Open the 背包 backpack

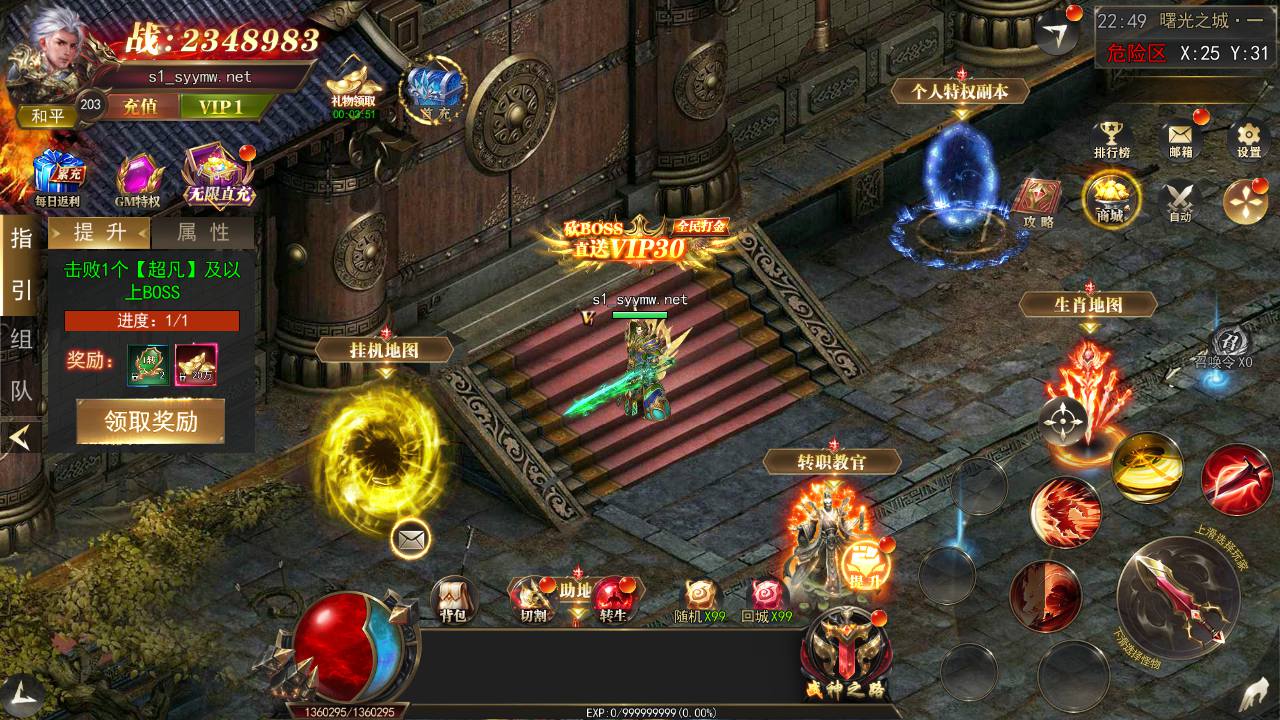tap(453, 598)
